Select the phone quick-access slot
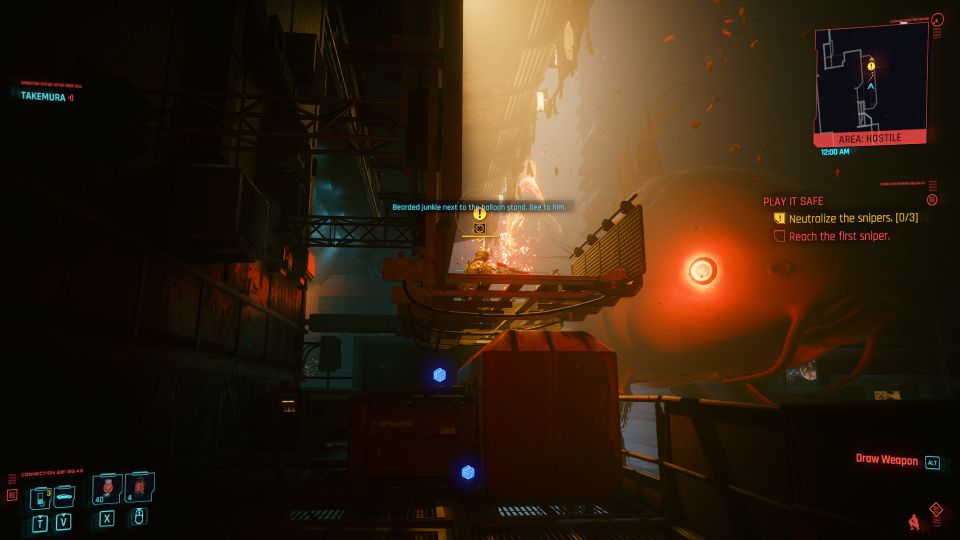 point(42,496)
